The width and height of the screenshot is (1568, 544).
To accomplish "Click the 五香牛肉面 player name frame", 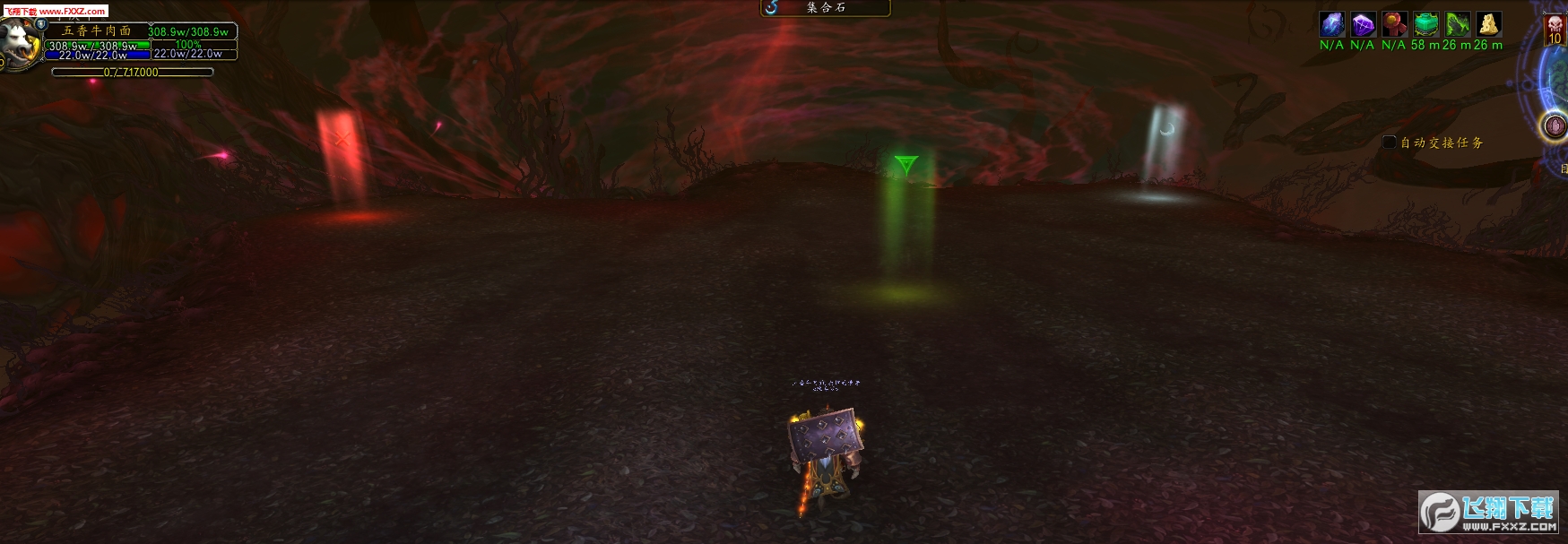I will [x=96, y=30].
